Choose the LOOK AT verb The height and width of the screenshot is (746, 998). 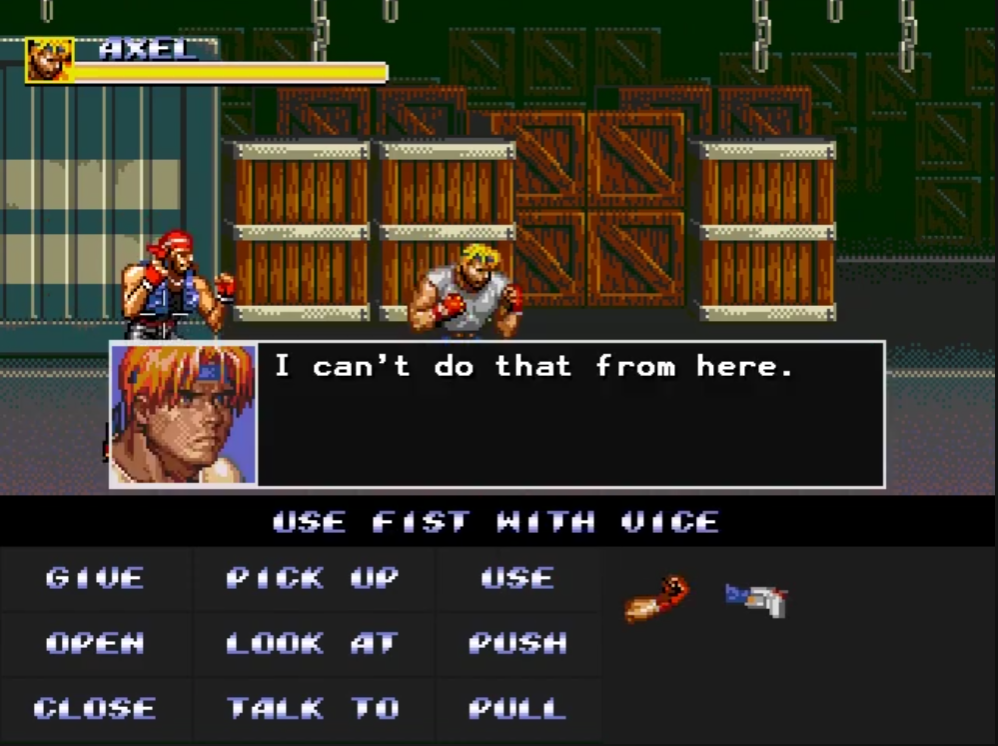(312, 643)
